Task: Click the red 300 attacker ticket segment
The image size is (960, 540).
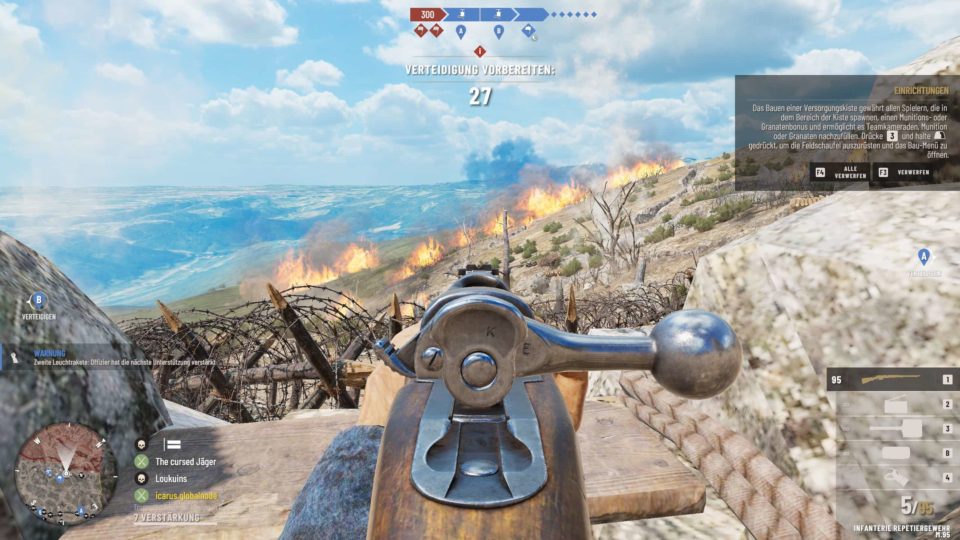Action: coord(427,15)
